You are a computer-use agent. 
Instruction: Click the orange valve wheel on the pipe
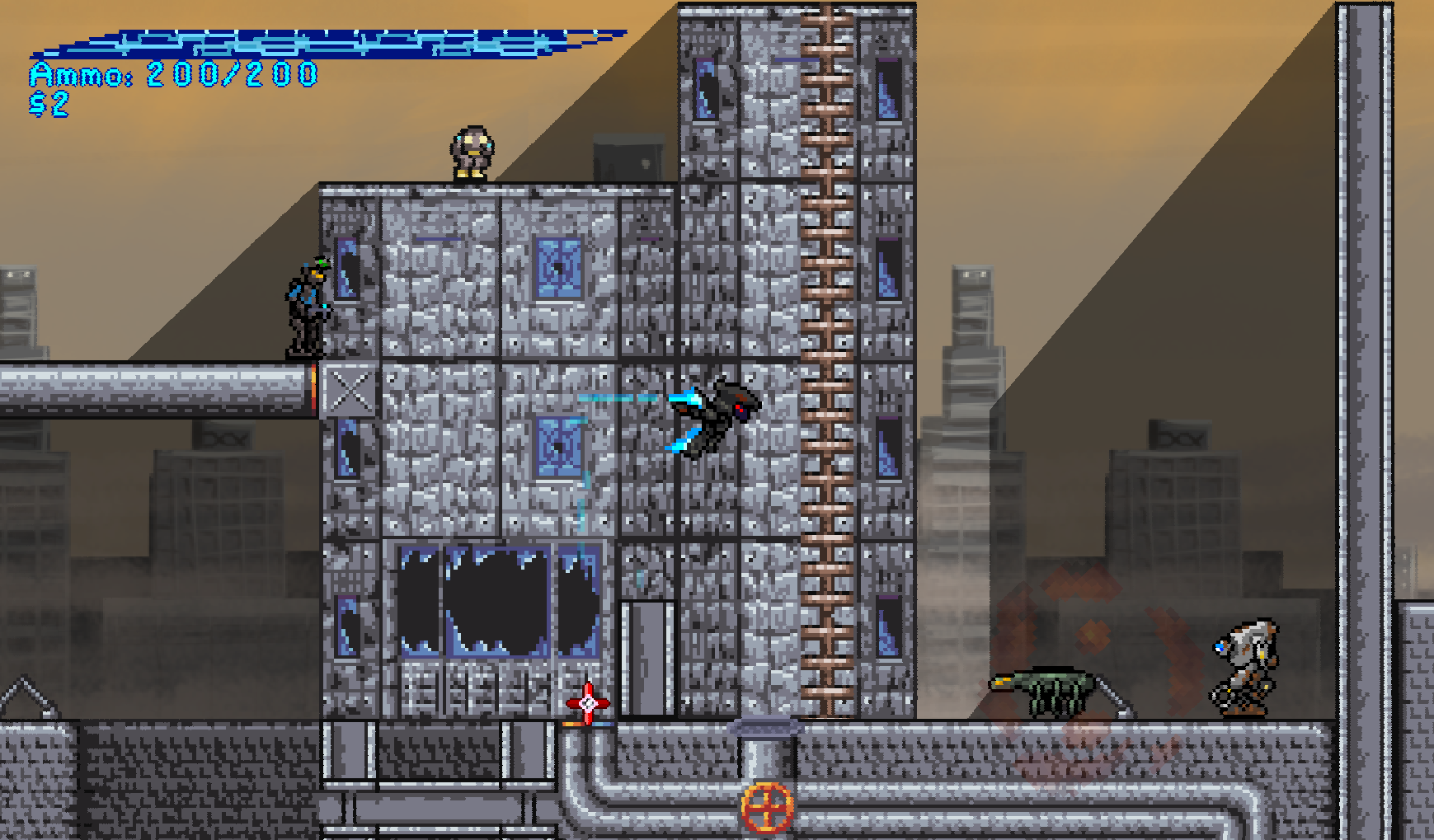[768, 809]
